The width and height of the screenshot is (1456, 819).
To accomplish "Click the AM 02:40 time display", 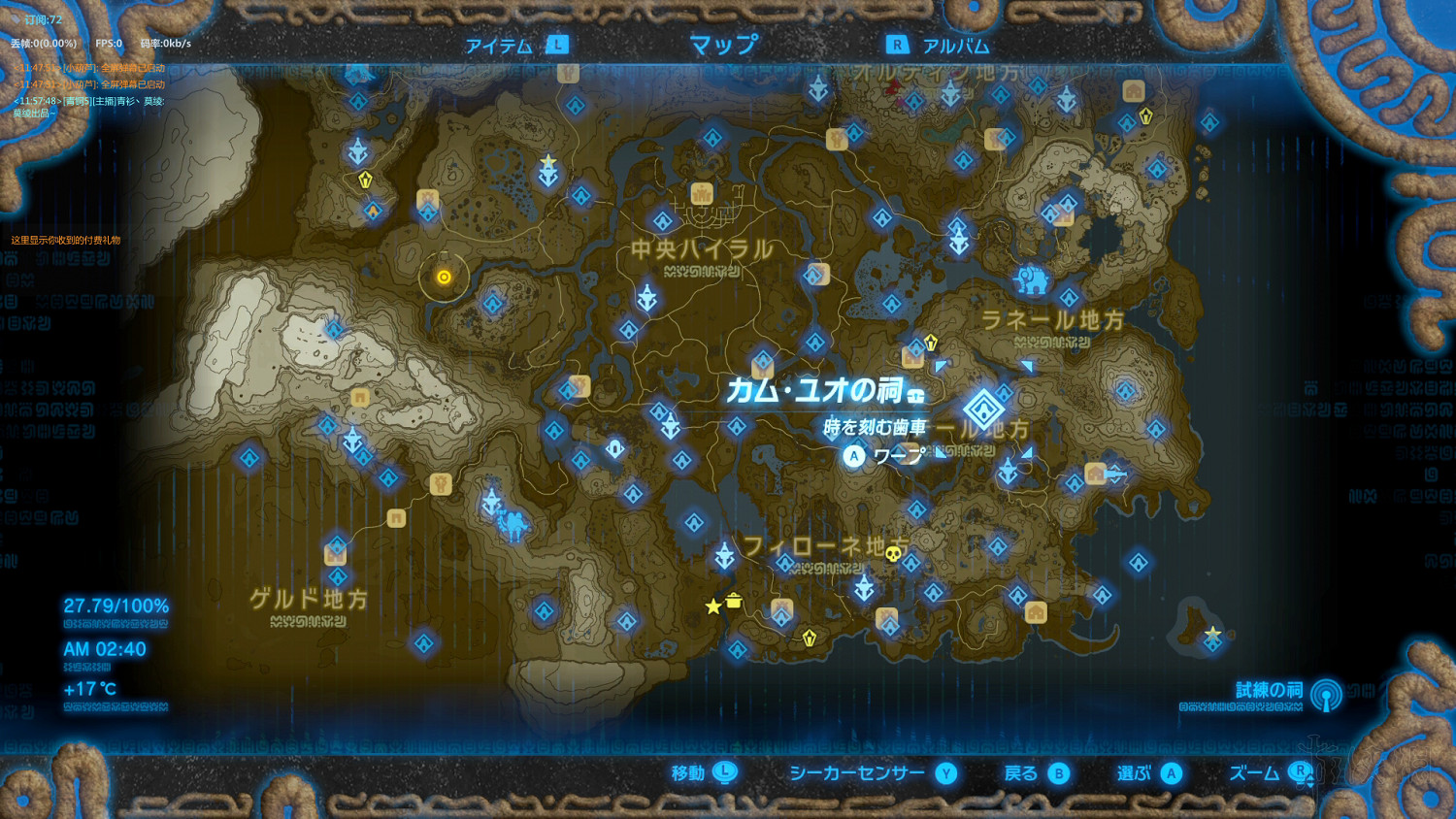I will click(105, 649).
